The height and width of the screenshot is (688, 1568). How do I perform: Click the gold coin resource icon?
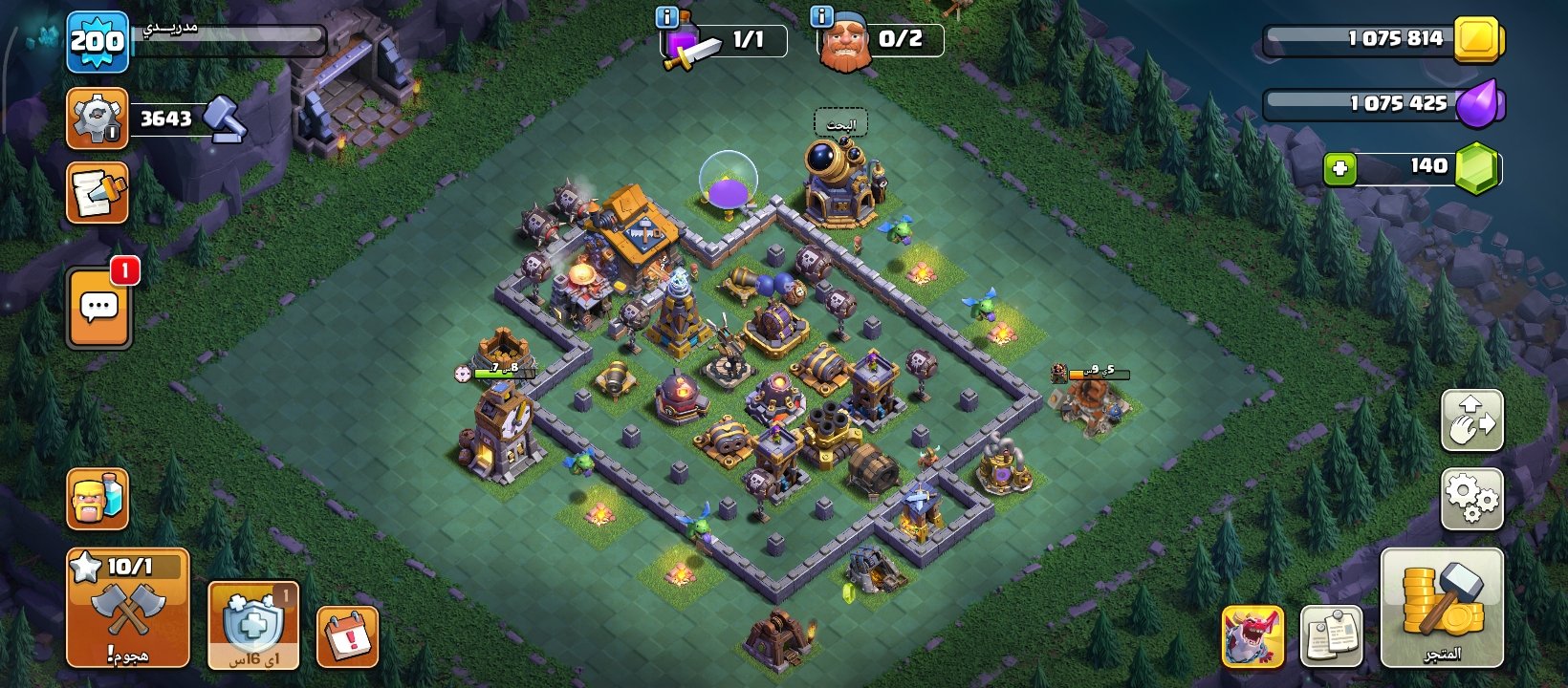coord(1477,40)
